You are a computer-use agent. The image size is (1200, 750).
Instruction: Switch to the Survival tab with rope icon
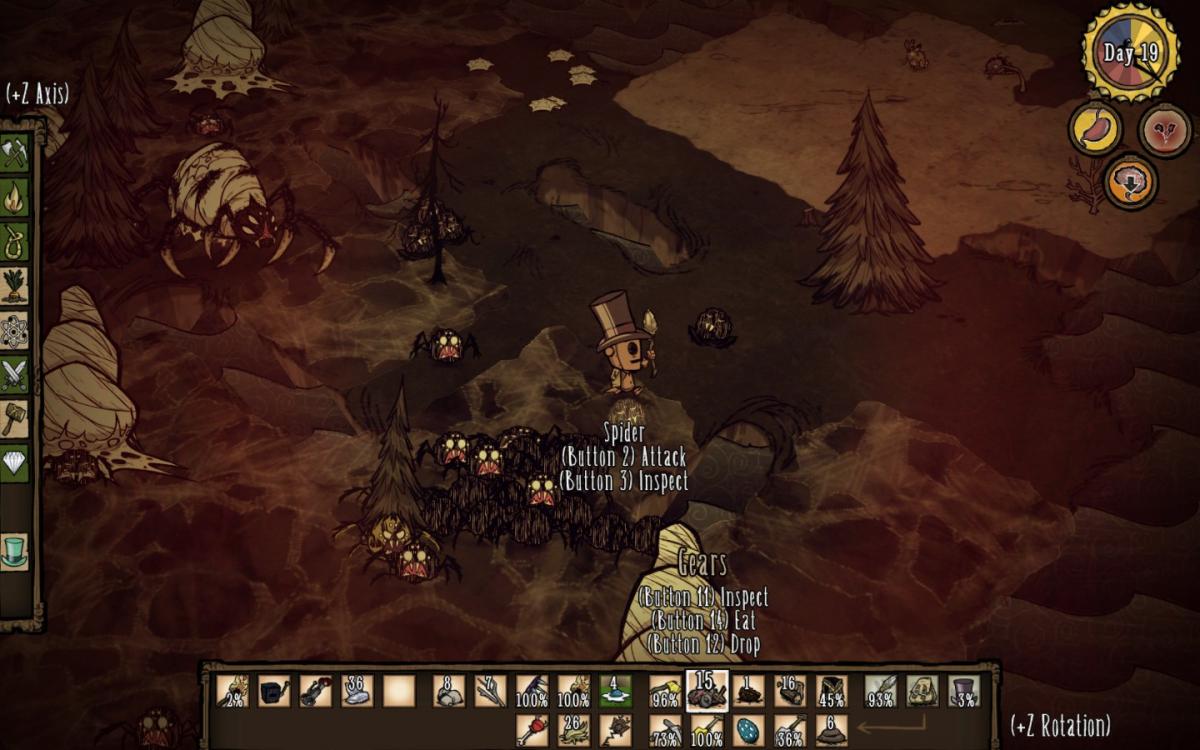(x=15, y=242)
